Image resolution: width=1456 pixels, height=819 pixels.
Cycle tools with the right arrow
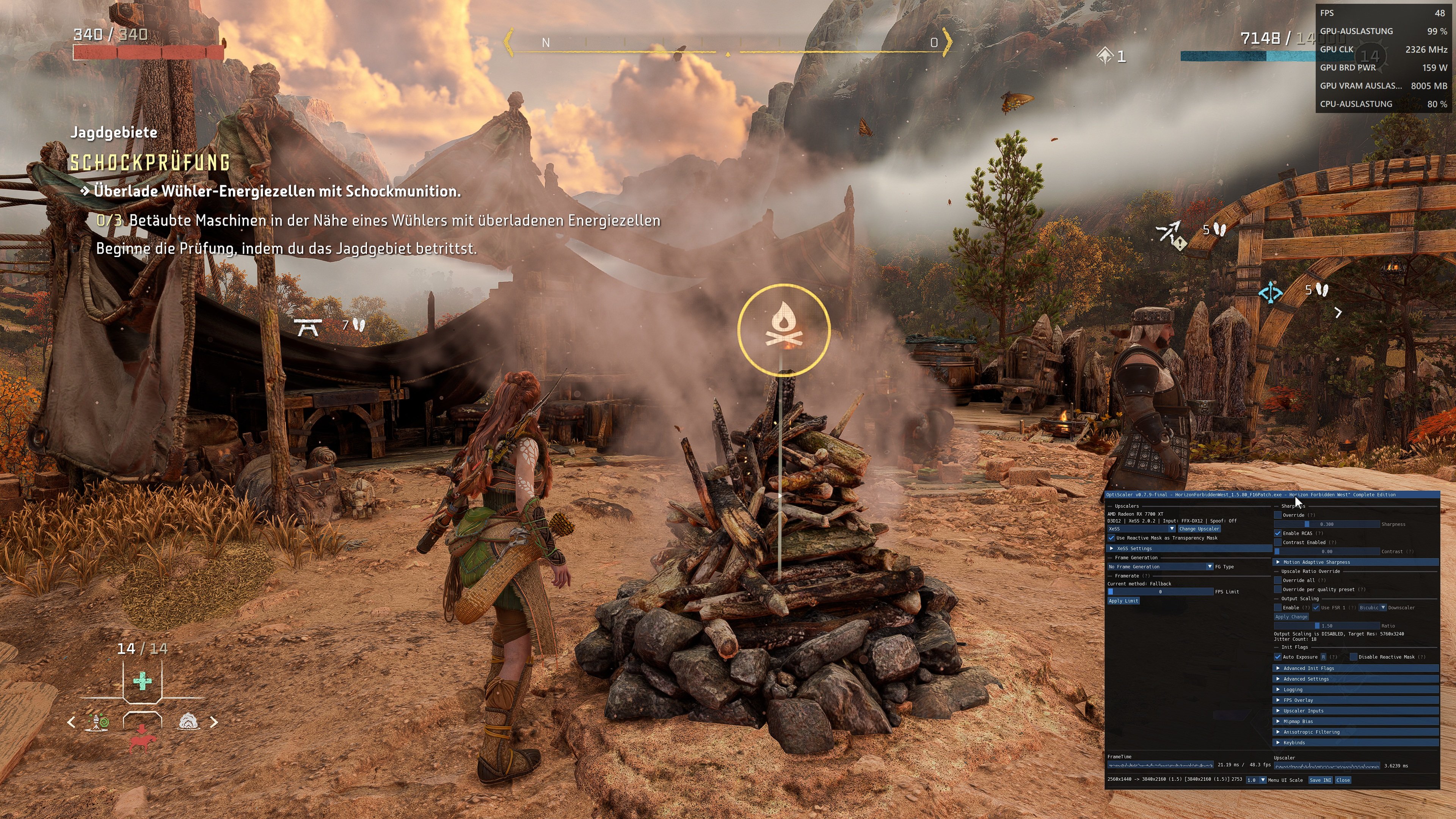click(x=213, y=722)
